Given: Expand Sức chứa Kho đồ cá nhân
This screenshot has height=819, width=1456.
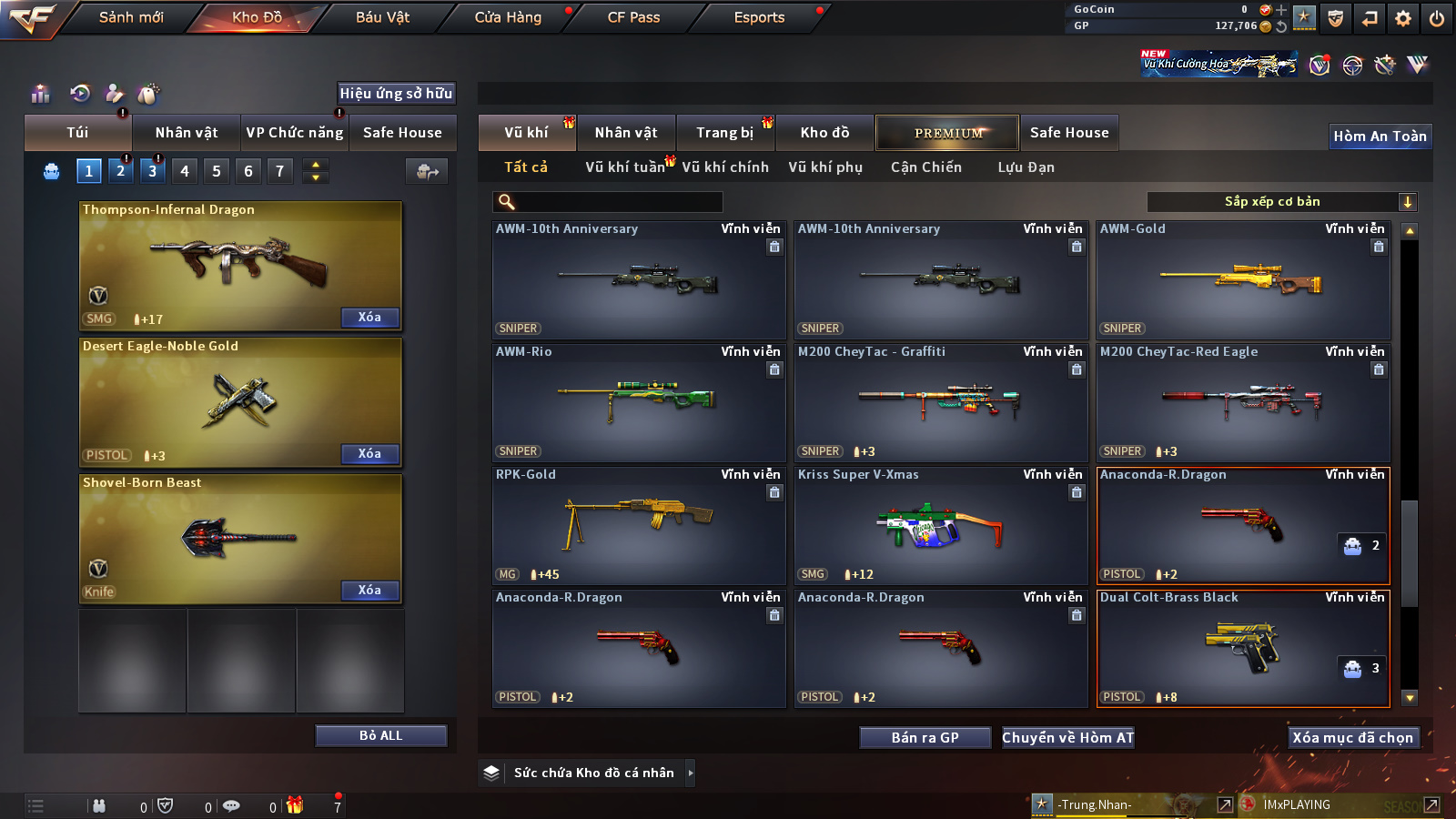Looking at the screenshot, I should (x=594, y=773).
